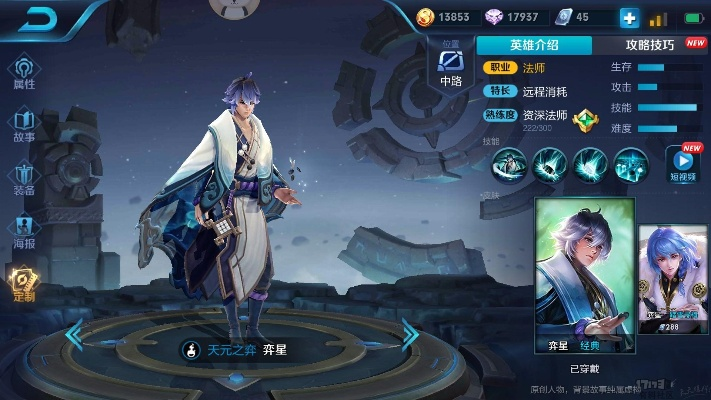Go back using the top-left arrow button

pos(37,17)
